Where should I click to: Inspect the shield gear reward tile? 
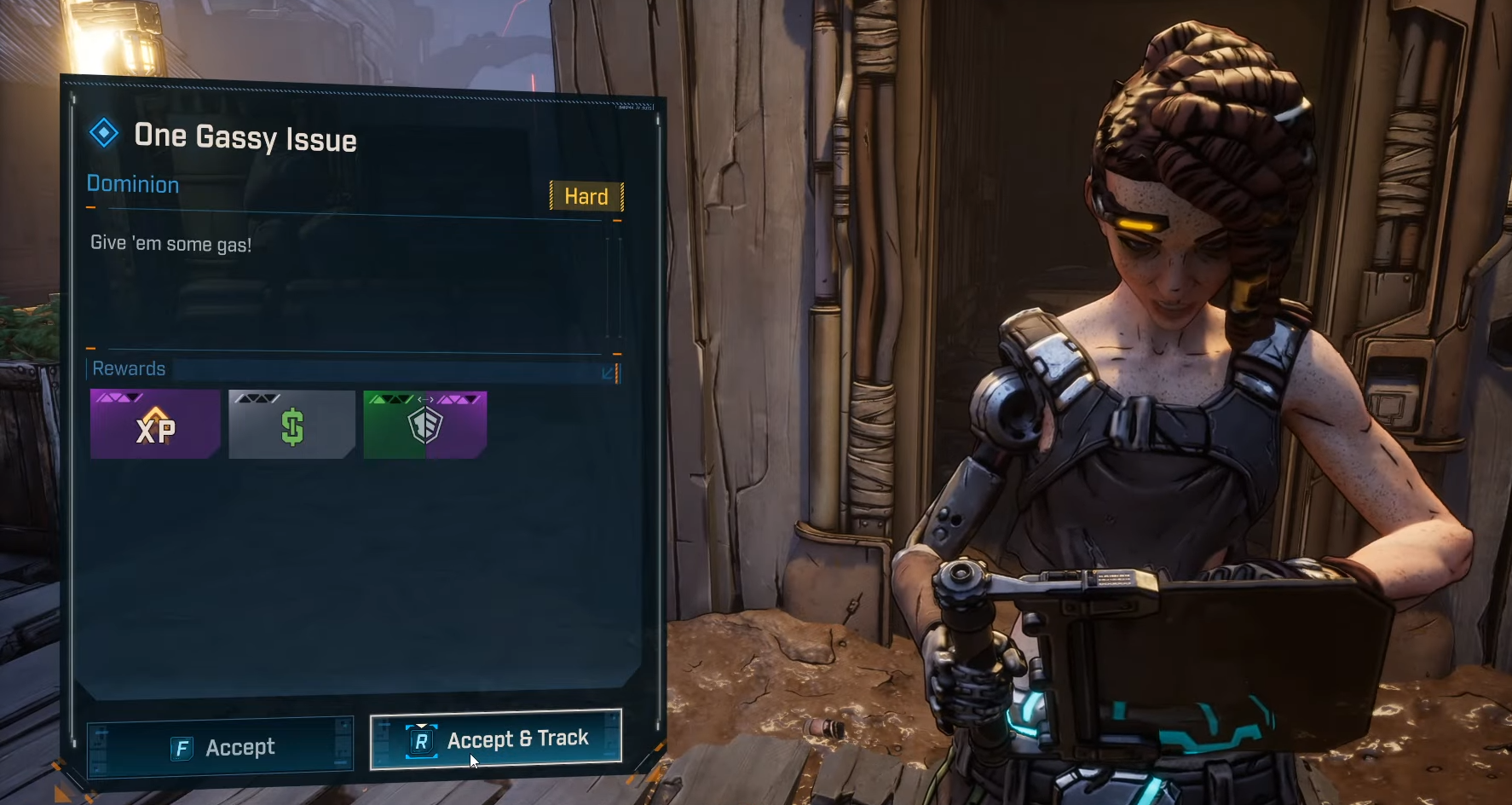tap(425, 425)
